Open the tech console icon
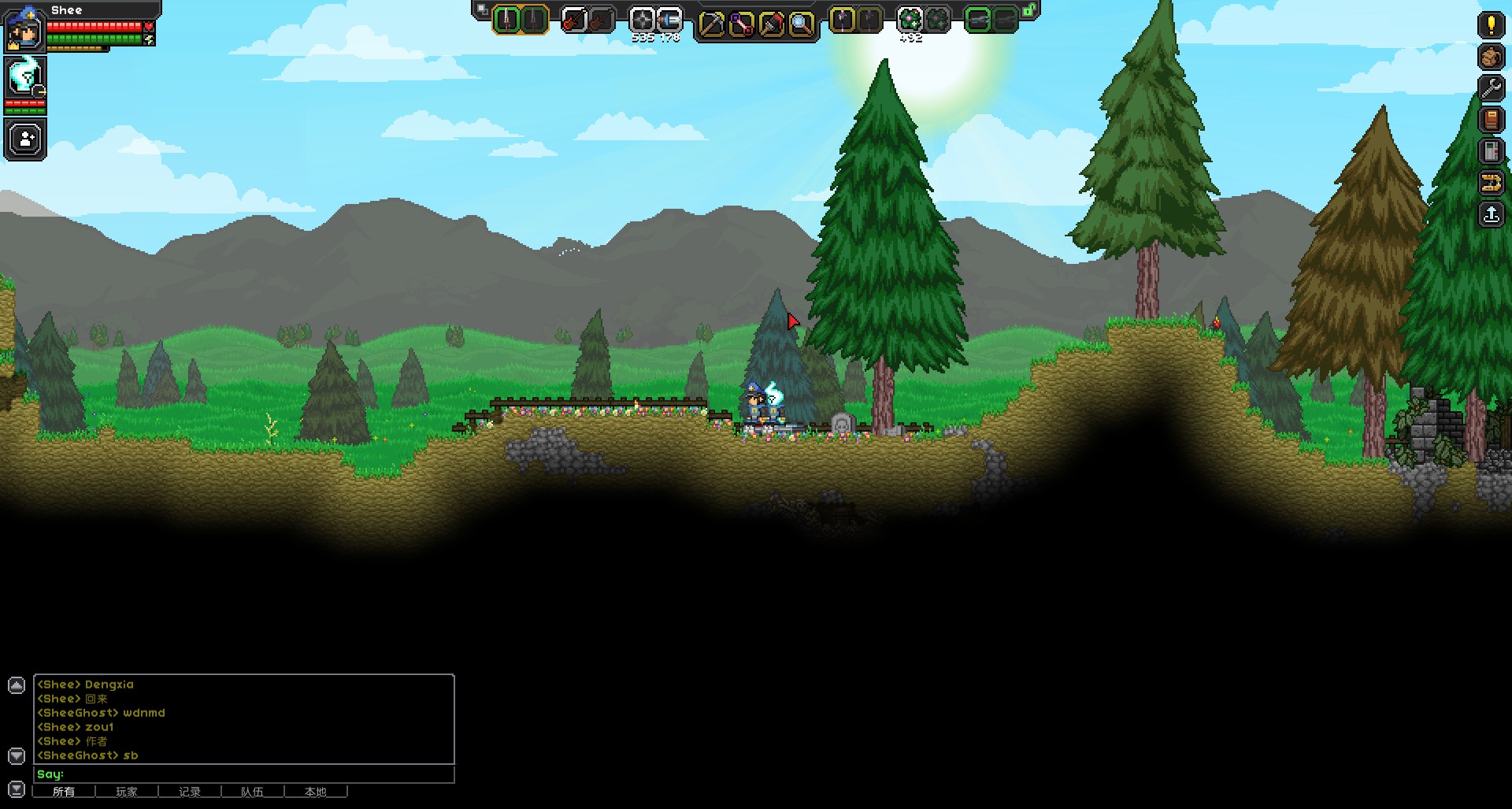Viewport: 1512px width, 809px height. tap(1491, 151)
